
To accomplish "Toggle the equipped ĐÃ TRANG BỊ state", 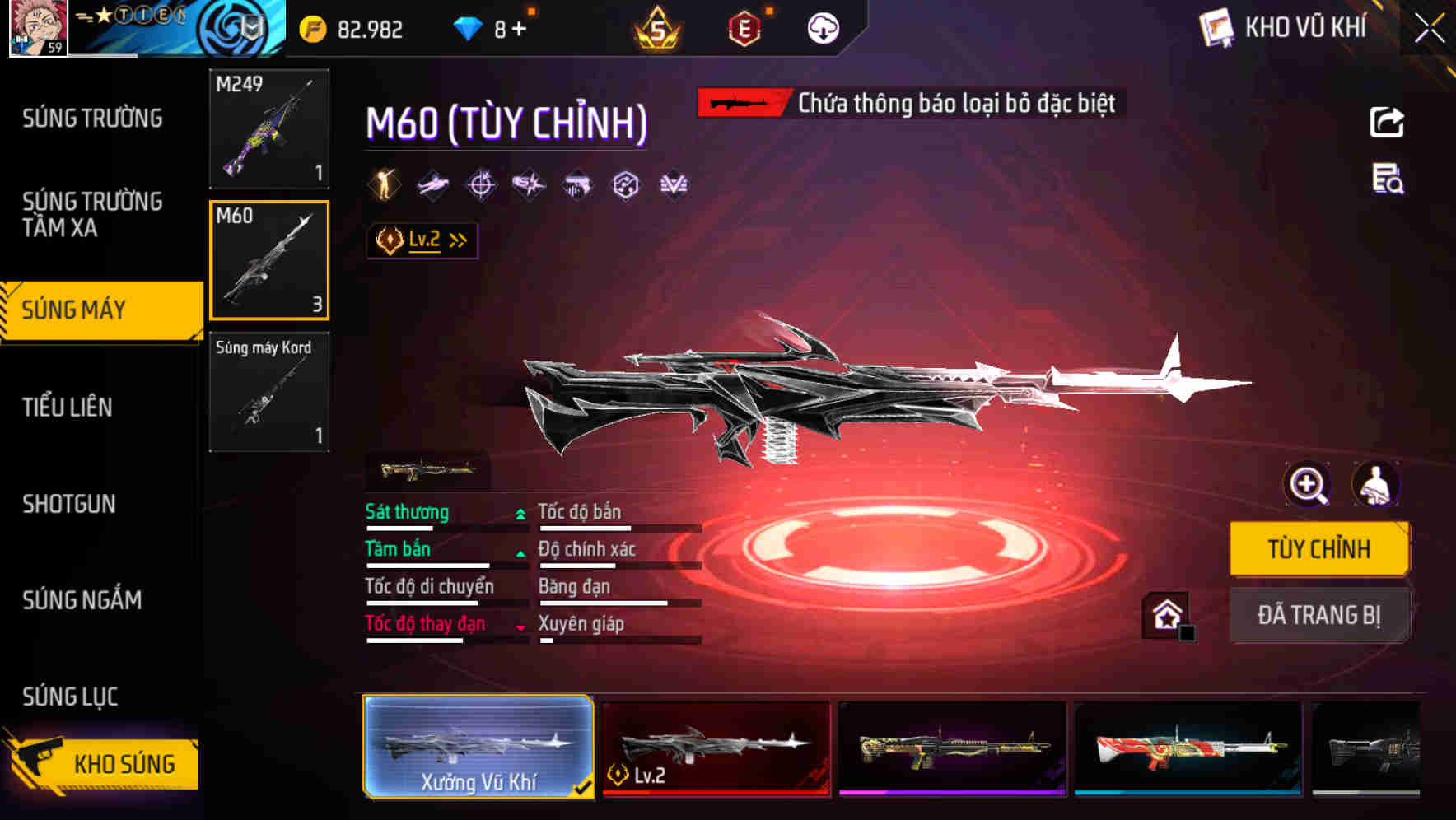I will [x=1319, y=614].
